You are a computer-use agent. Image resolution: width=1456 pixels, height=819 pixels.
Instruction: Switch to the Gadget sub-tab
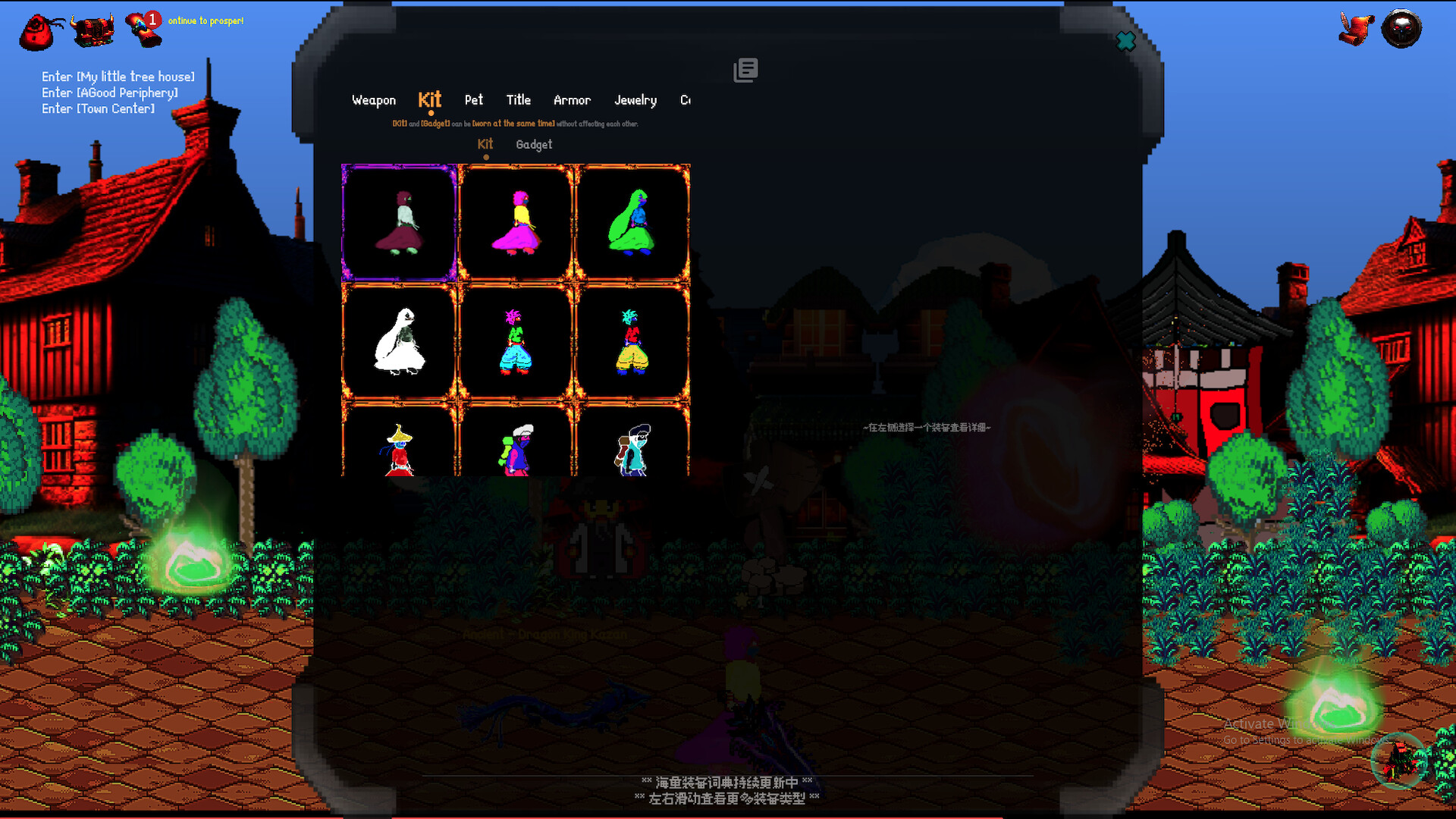click(x=533, y=144)
